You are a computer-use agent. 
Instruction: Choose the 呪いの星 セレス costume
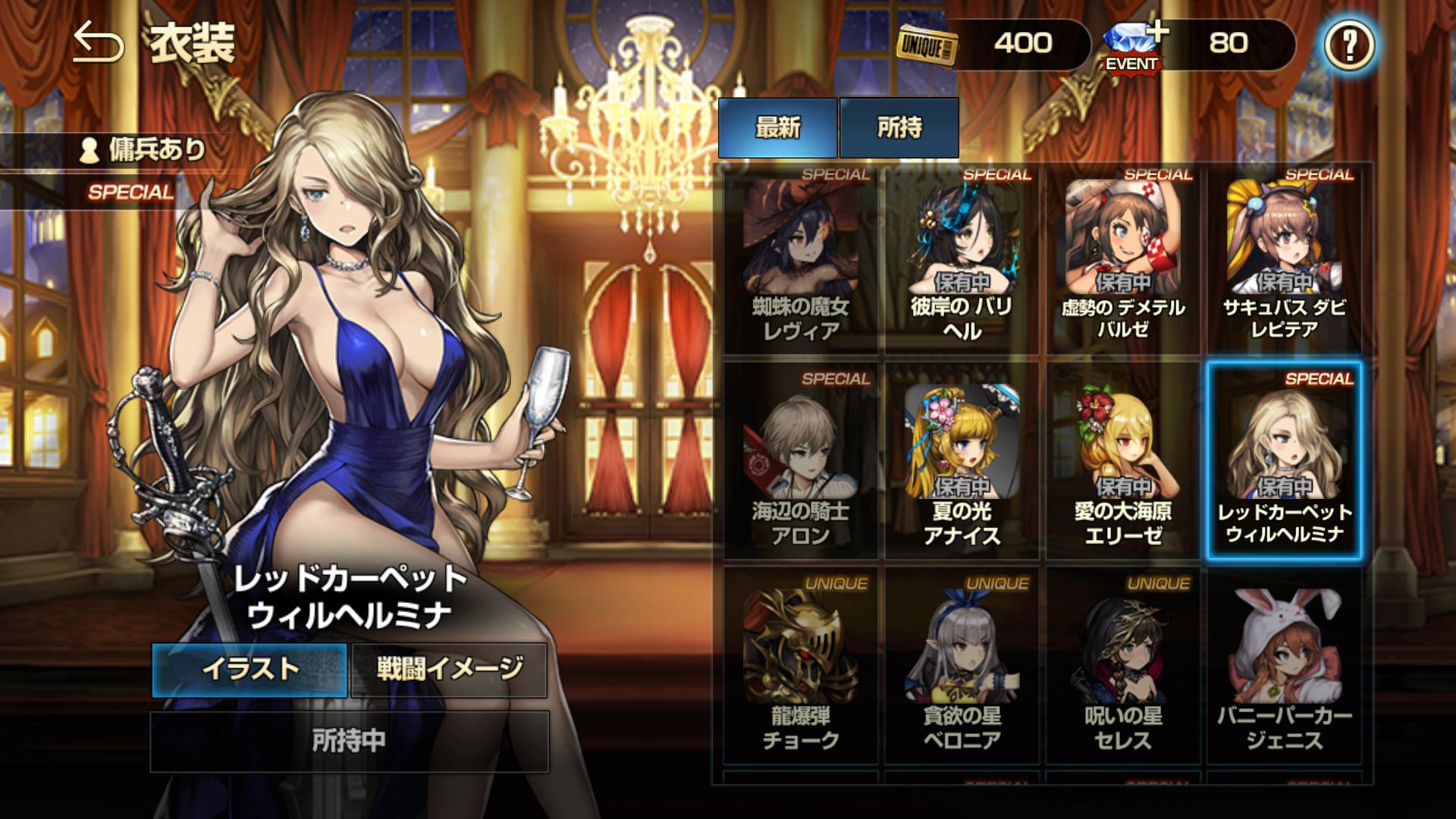click(x=1123, y=666)
